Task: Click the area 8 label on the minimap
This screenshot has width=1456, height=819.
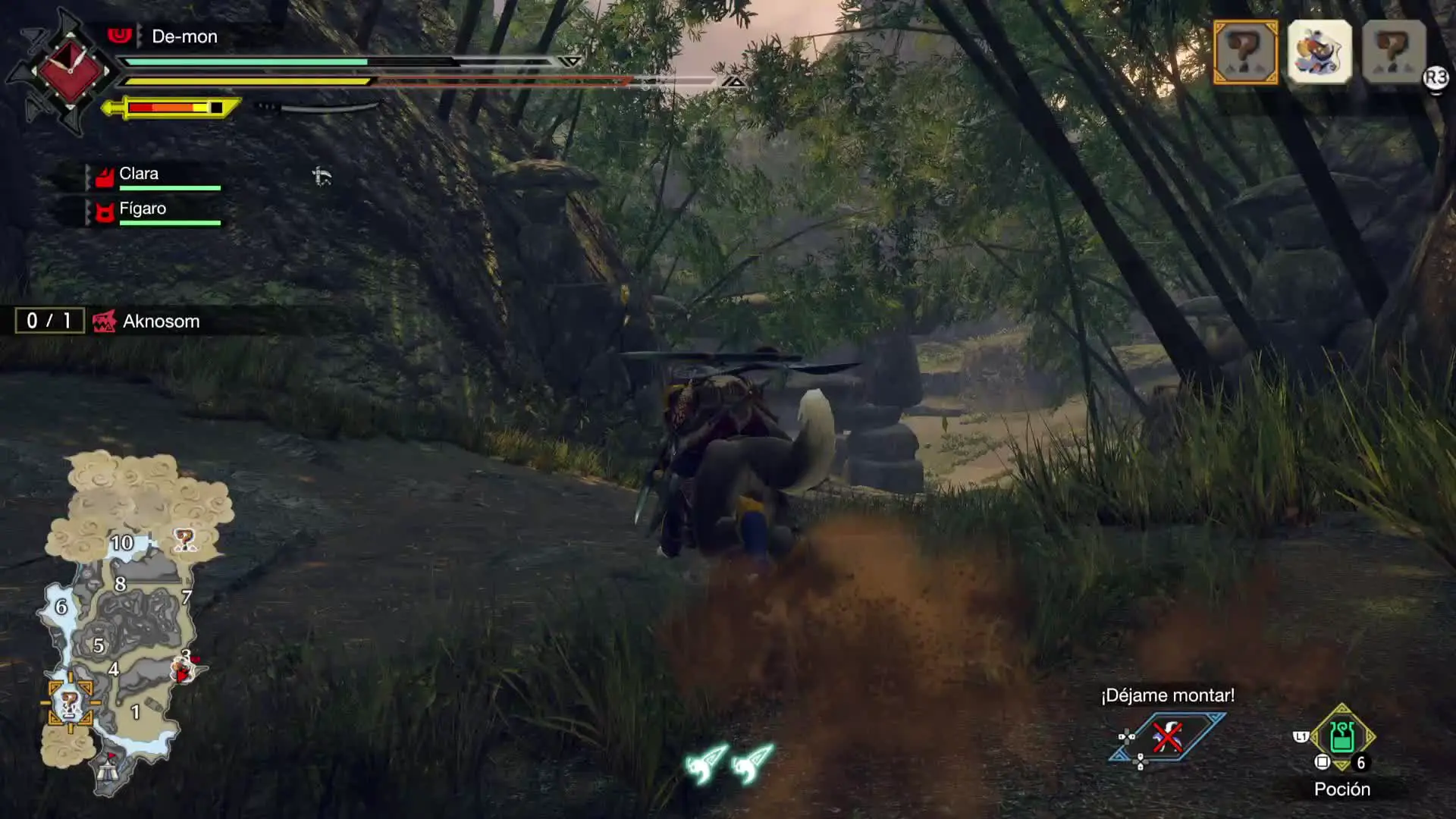Action: (120, 584)
